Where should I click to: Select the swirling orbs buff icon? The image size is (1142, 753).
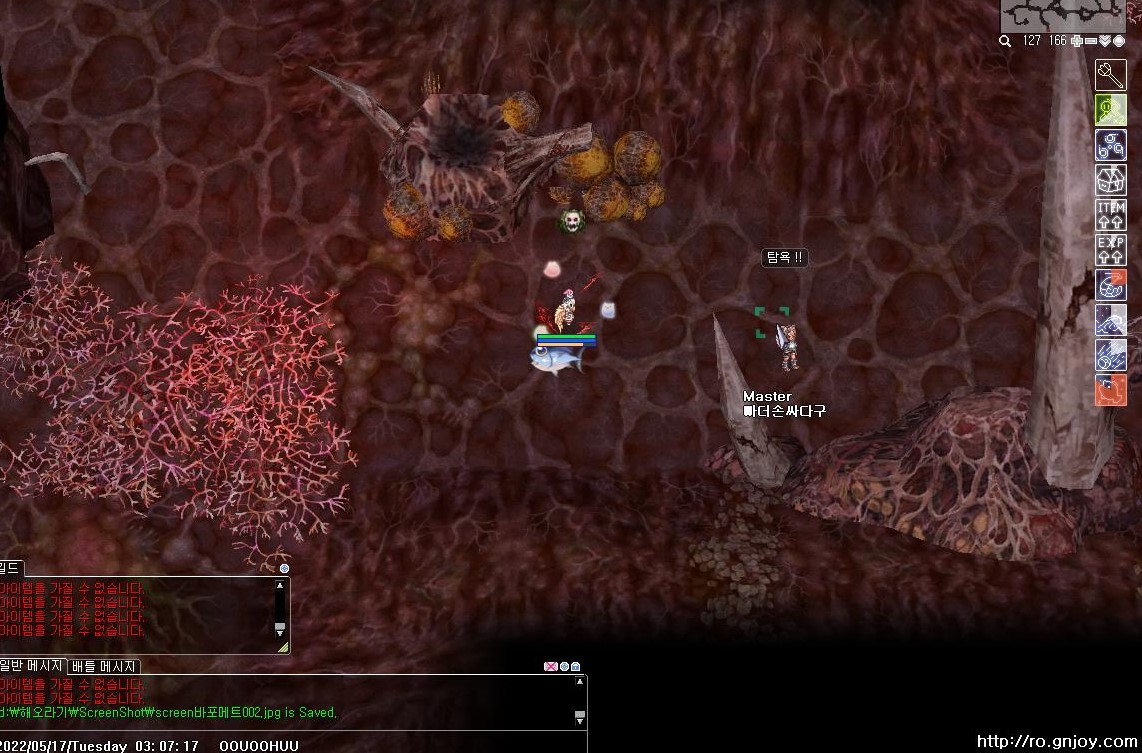tap(1111, 145)
